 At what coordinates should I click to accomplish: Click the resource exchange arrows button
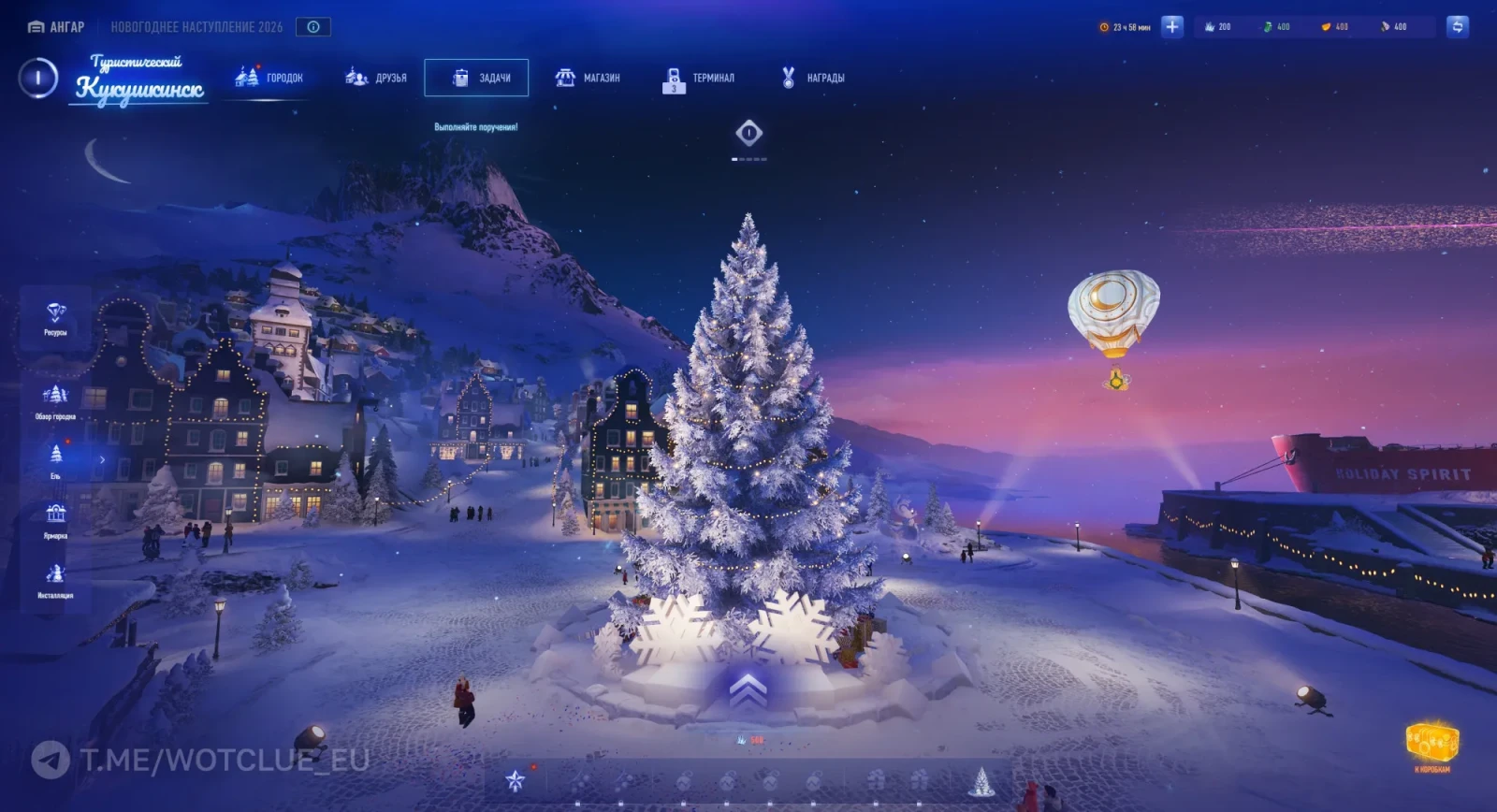(x=1457, y=27)
